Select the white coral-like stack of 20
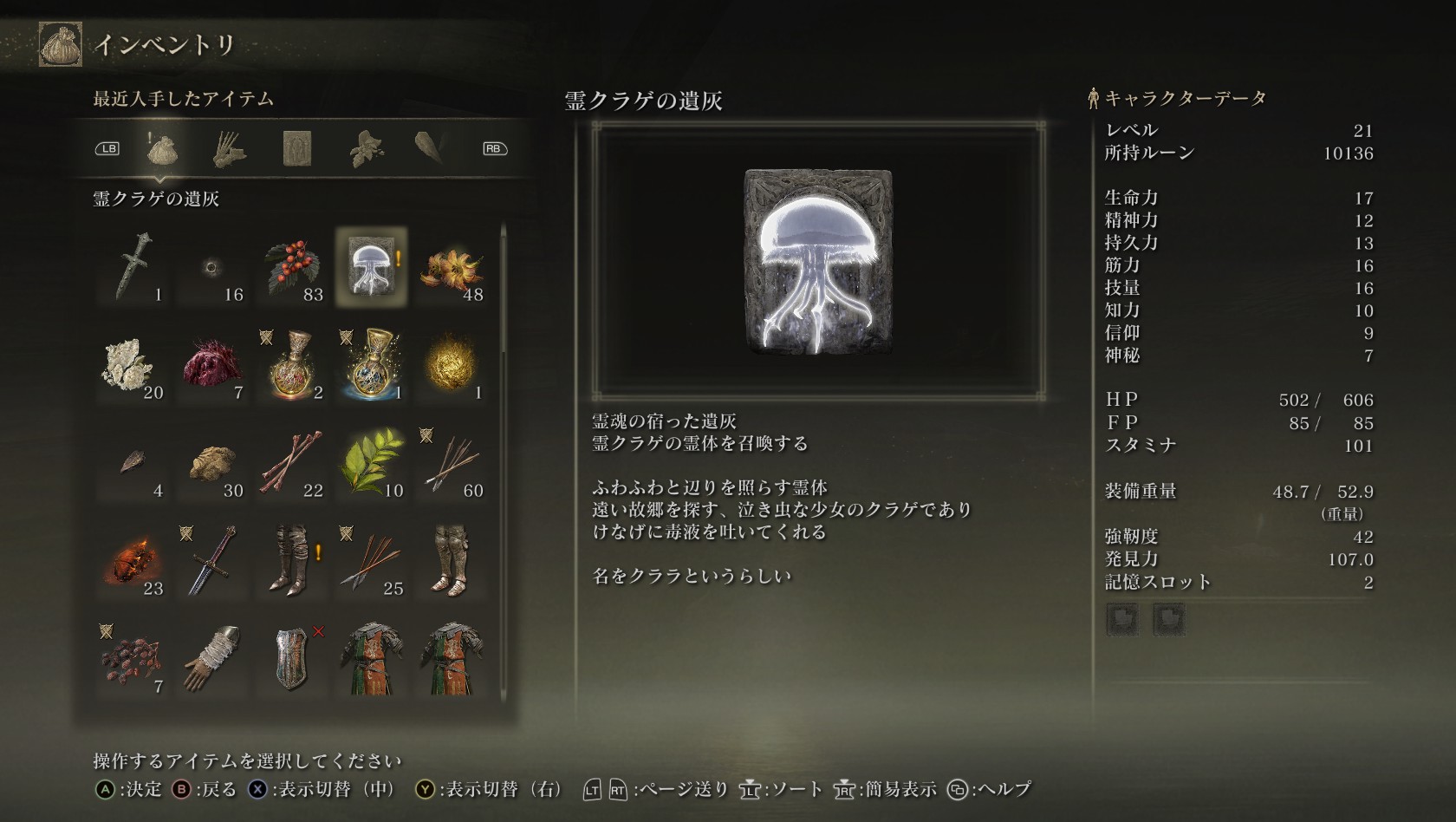 (133, 365)
